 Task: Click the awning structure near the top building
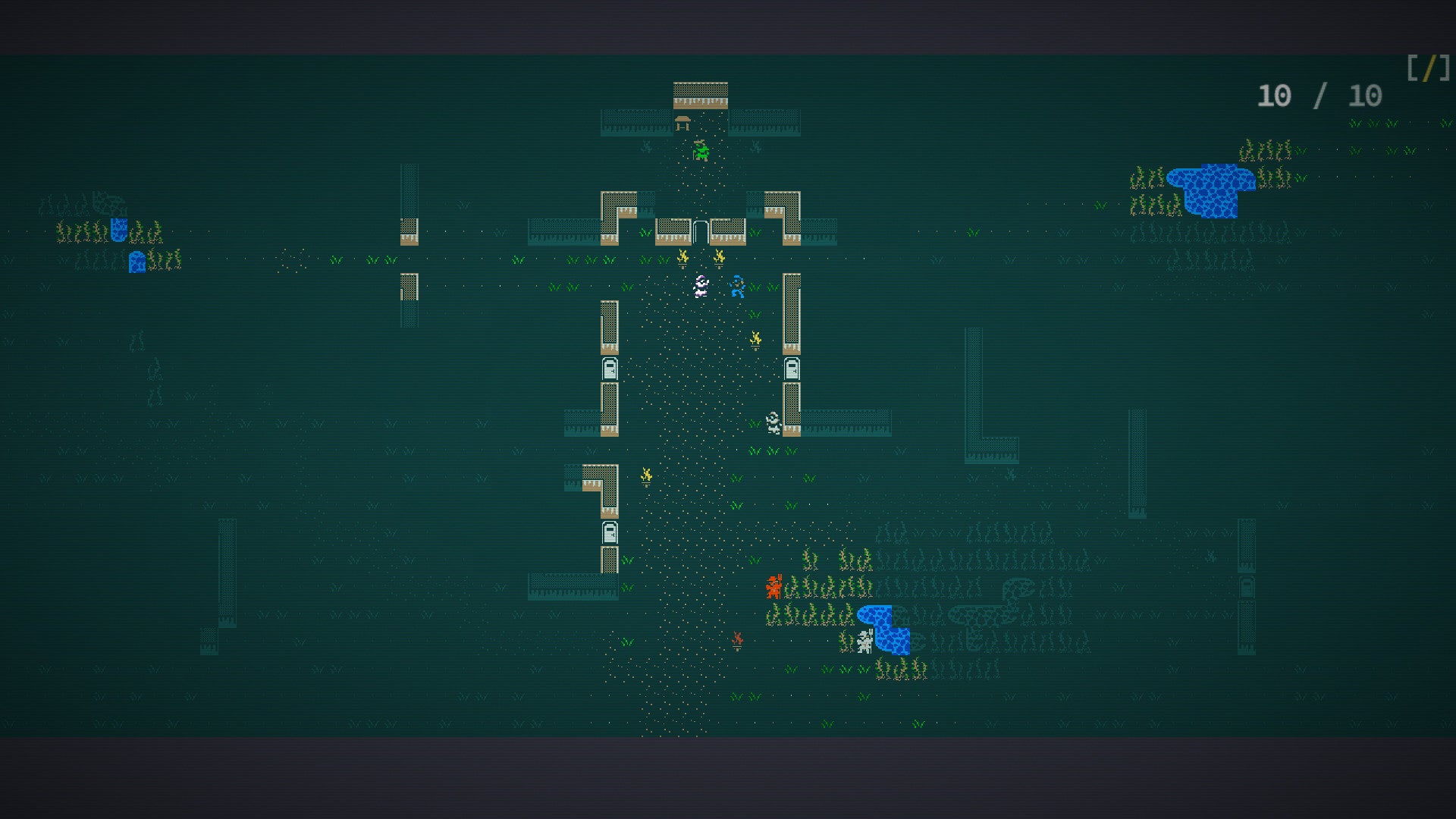[683, 123]
